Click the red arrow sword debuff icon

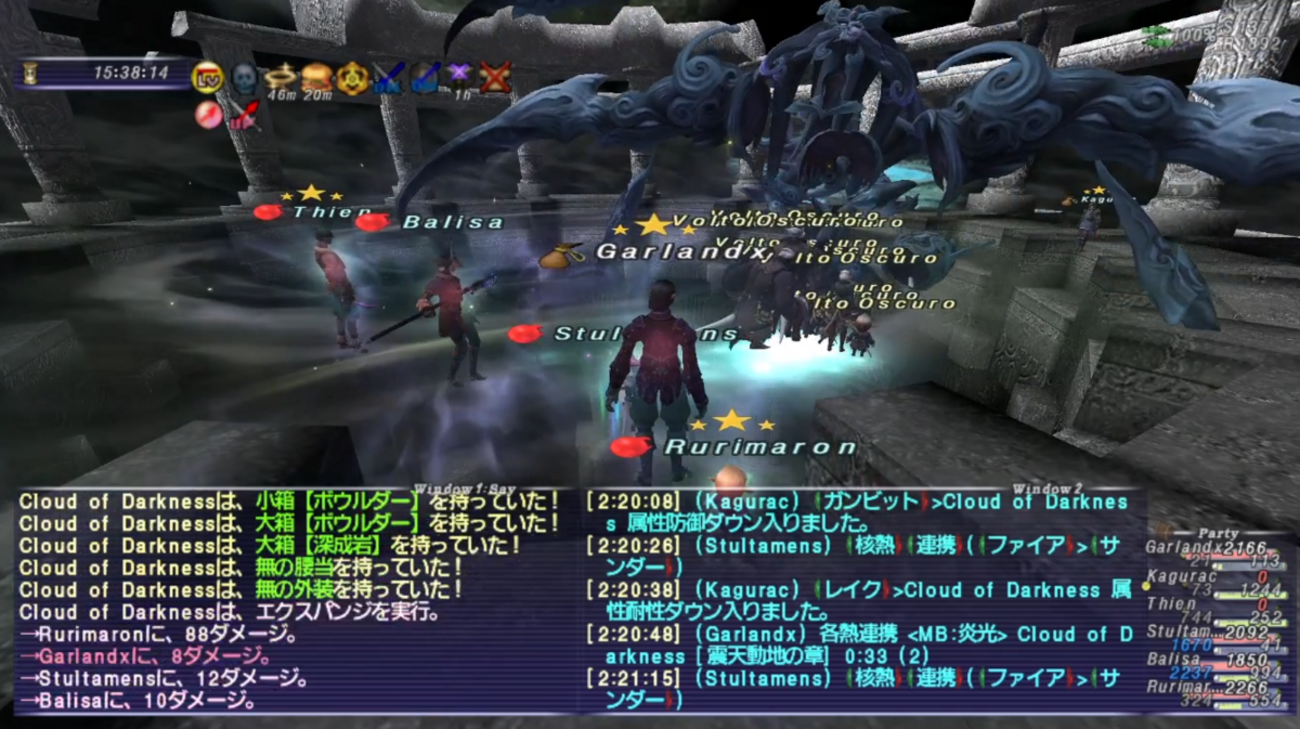pos(245,114)
